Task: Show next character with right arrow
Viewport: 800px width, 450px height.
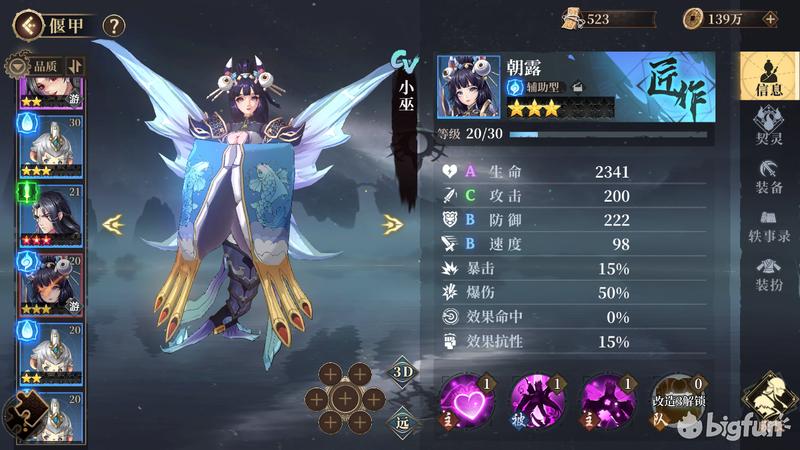Action: coord(393,224)
